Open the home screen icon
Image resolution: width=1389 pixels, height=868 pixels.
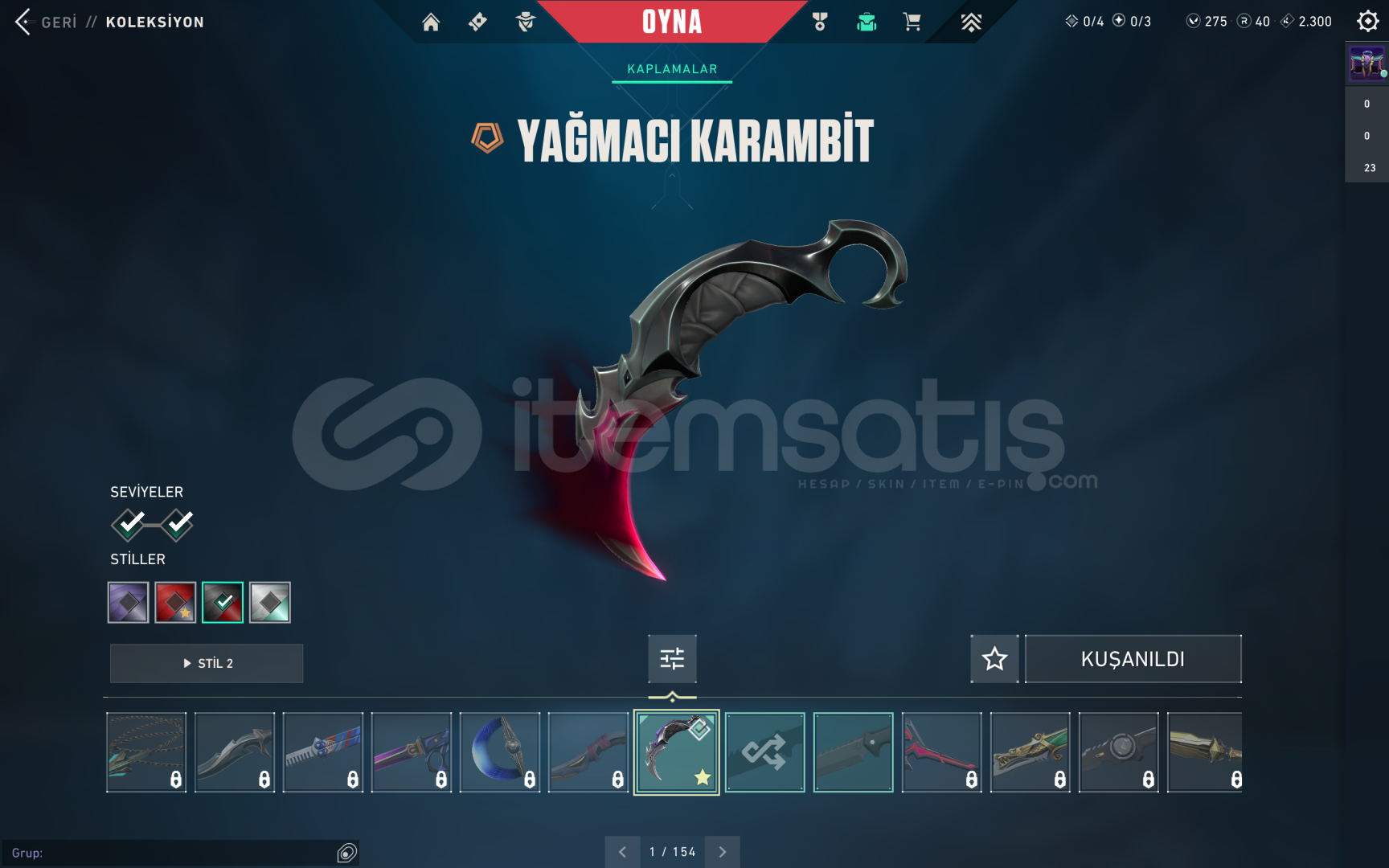(x=431, y=22)
